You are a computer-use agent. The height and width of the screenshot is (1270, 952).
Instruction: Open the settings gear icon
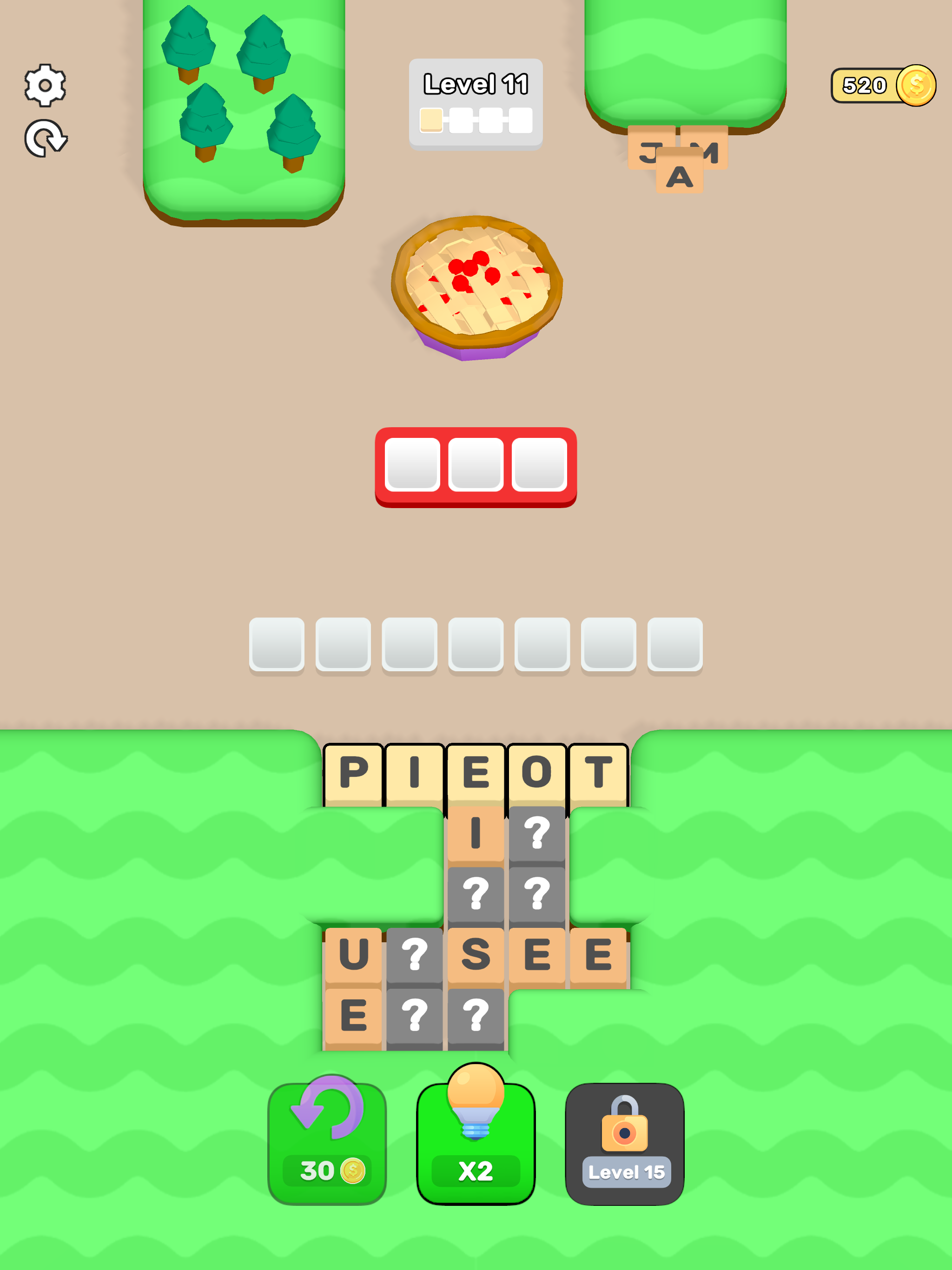pos(46,85)
